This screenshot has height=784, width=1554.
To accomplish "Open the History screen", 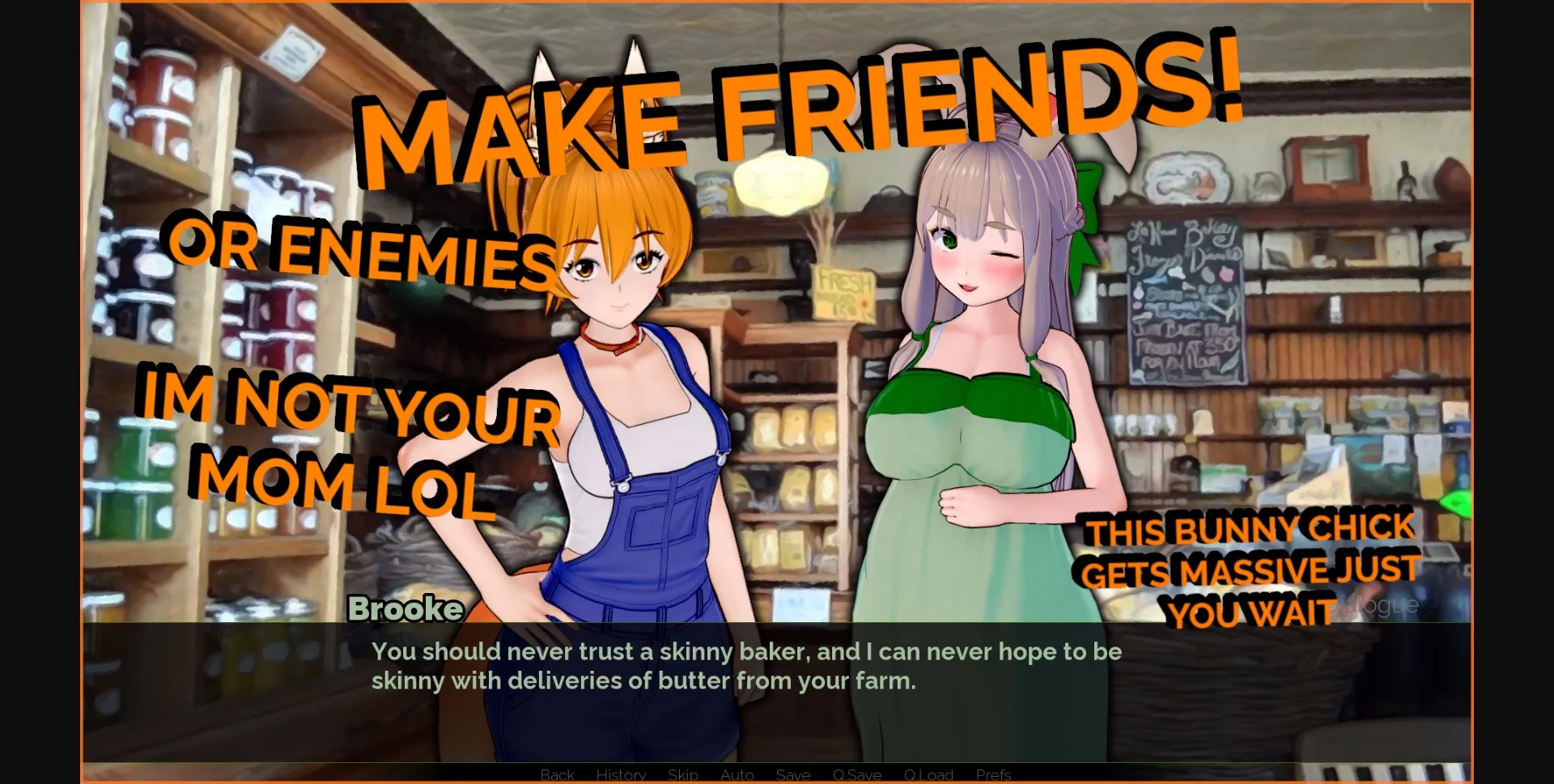I will [x=620, y=774].
